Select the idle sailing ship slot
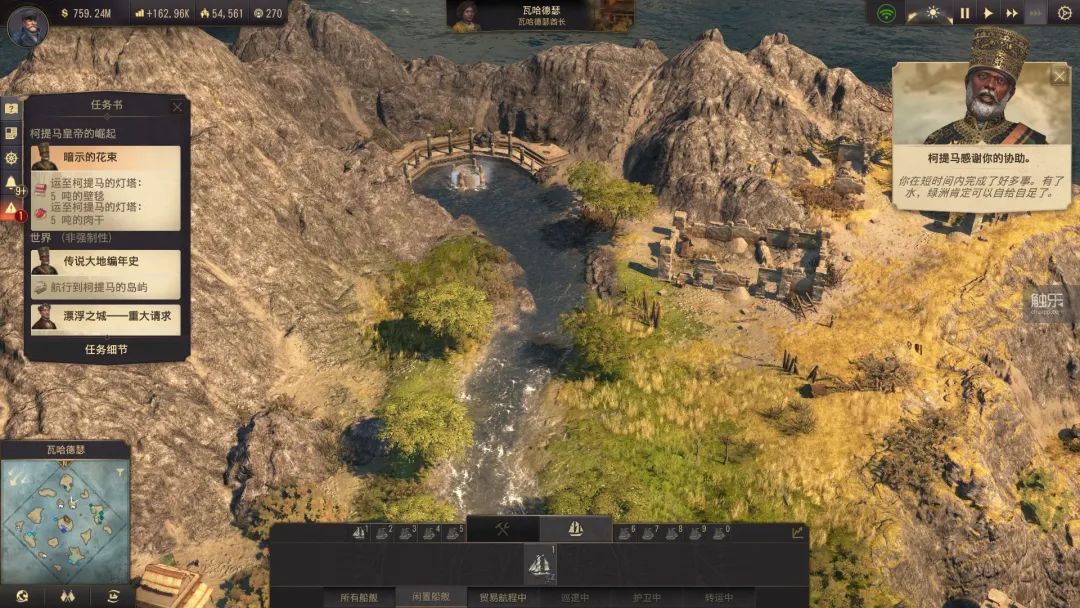This screenshot has width=1080, height=608. coord(540,565)
